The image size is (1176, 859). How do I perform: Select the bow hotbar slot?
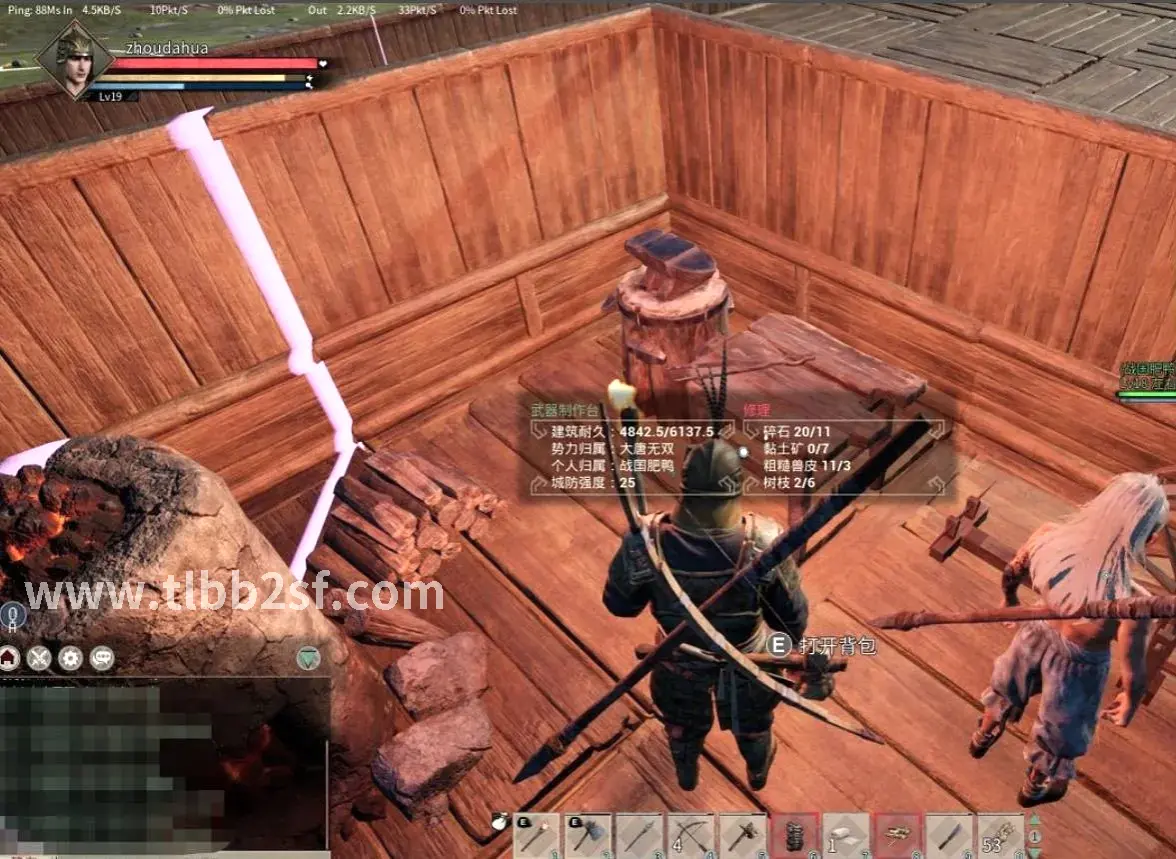(692, 836)
